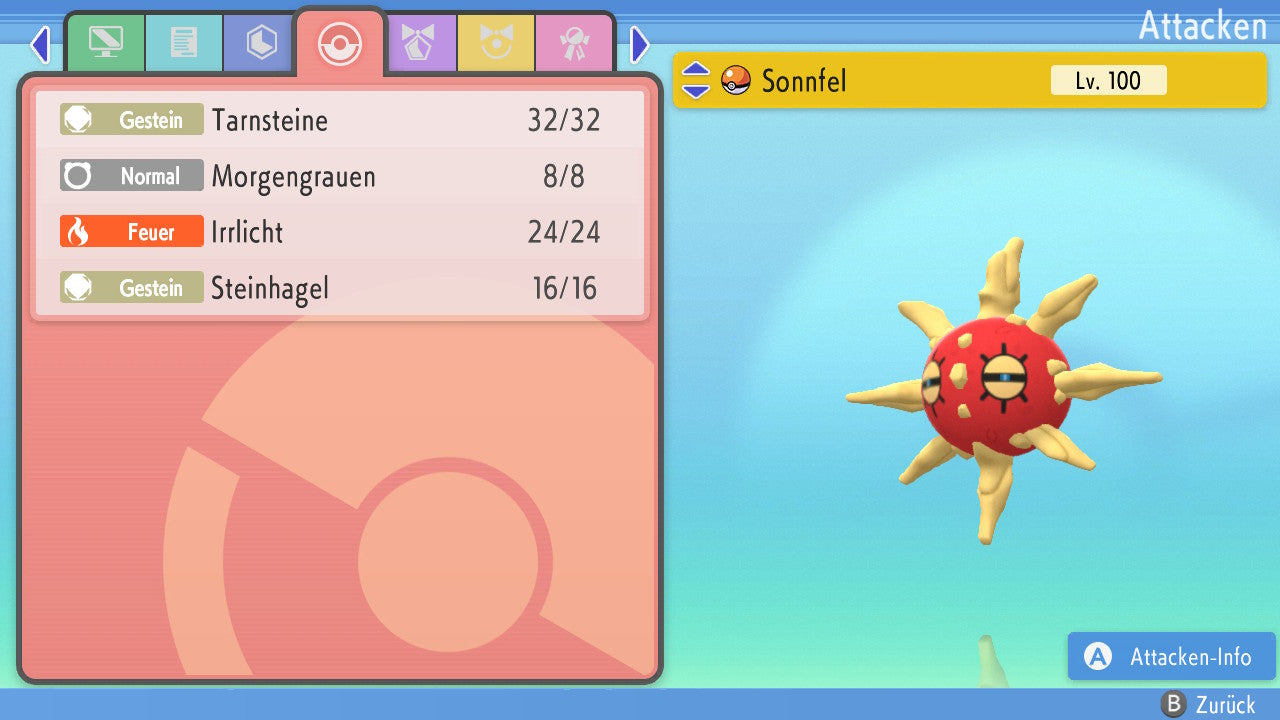Click the left arrow beside the tabs
The height and width of the screenshot is (720, 1280).
[40, 44]
